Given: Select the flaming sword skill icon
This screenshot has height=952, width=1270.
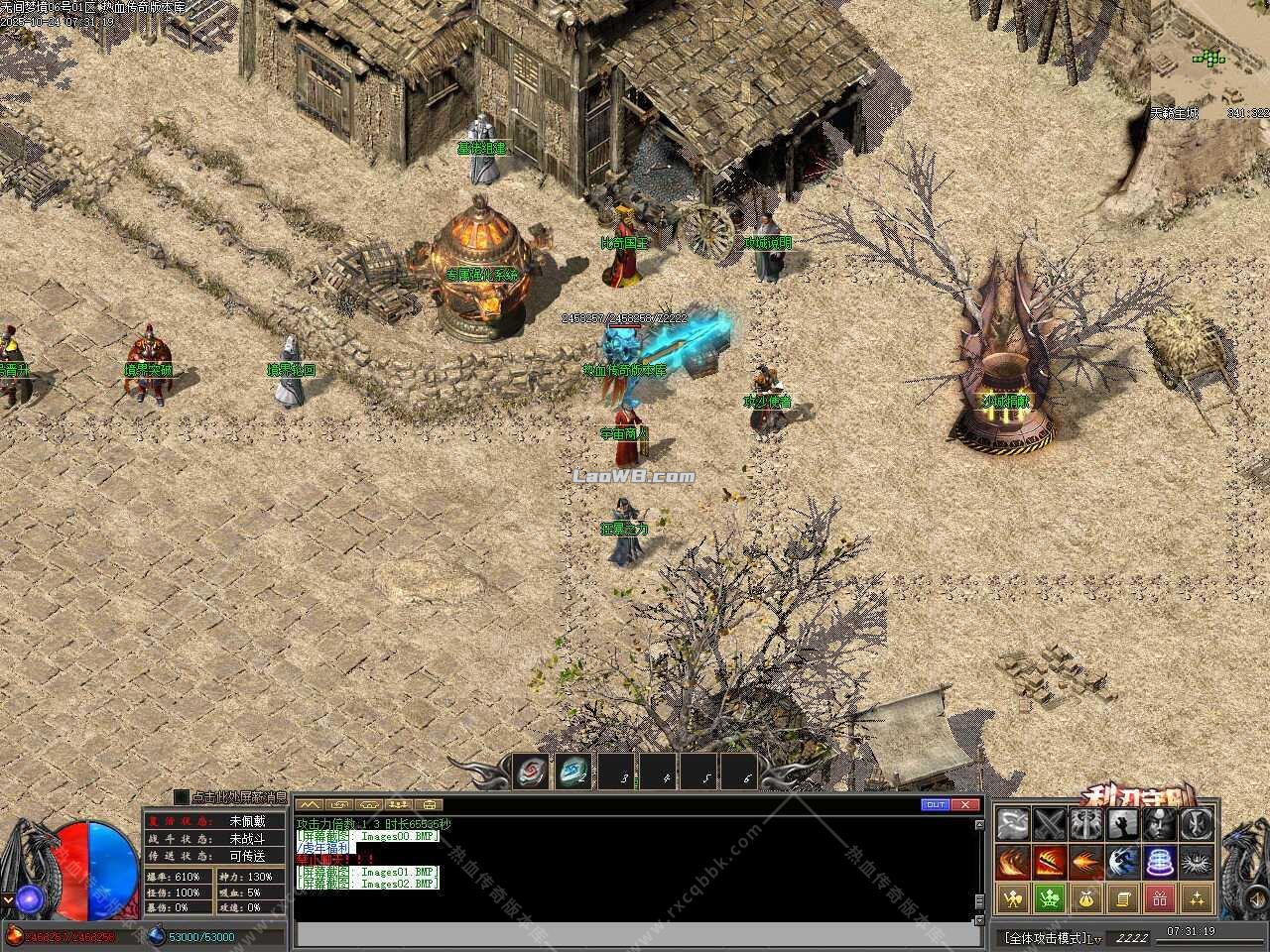Looking at the screenshot, I should 1049,862.
